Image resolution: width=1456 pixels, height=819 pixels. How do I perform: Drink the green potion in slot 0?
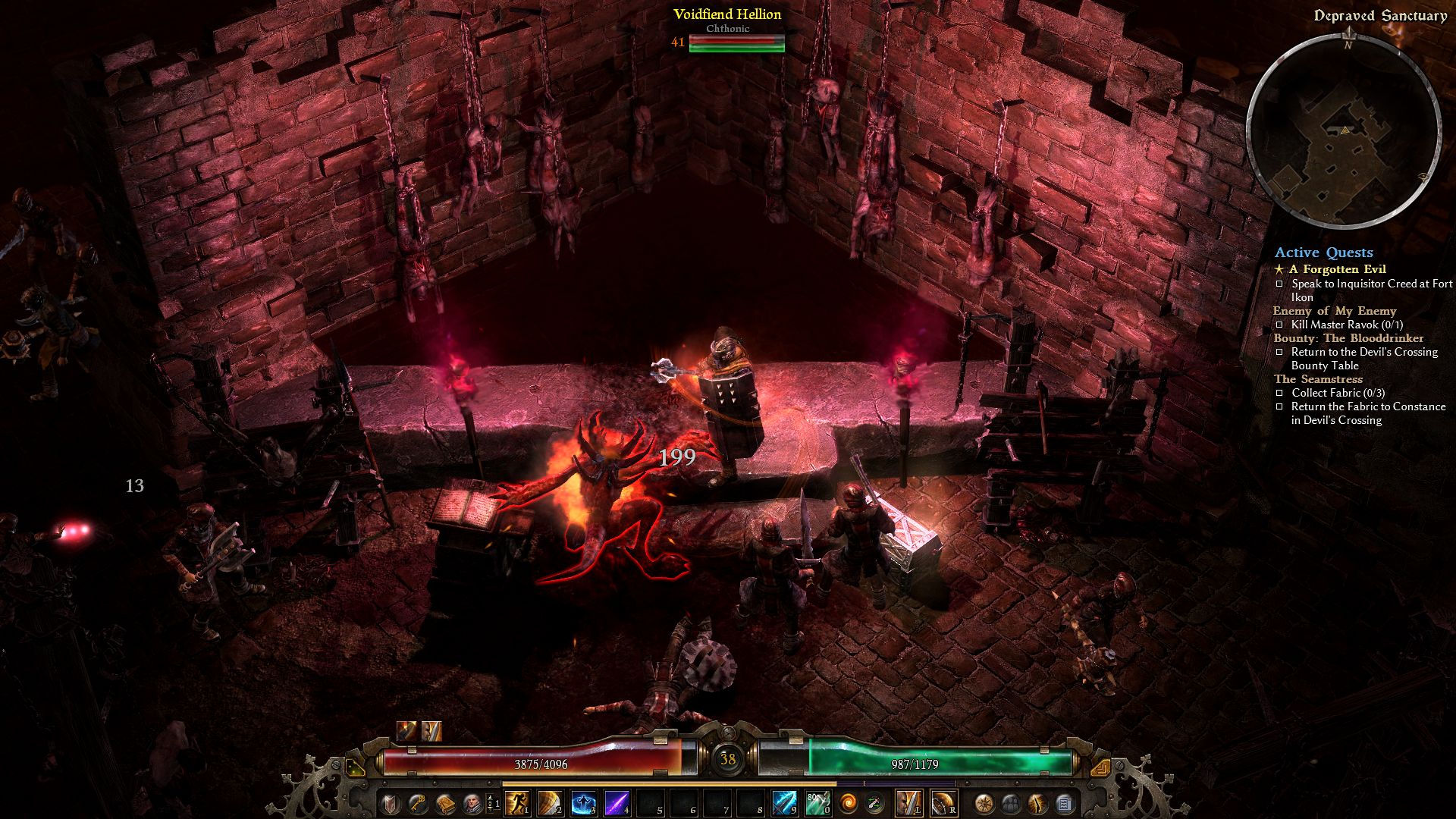click(817, 803)
